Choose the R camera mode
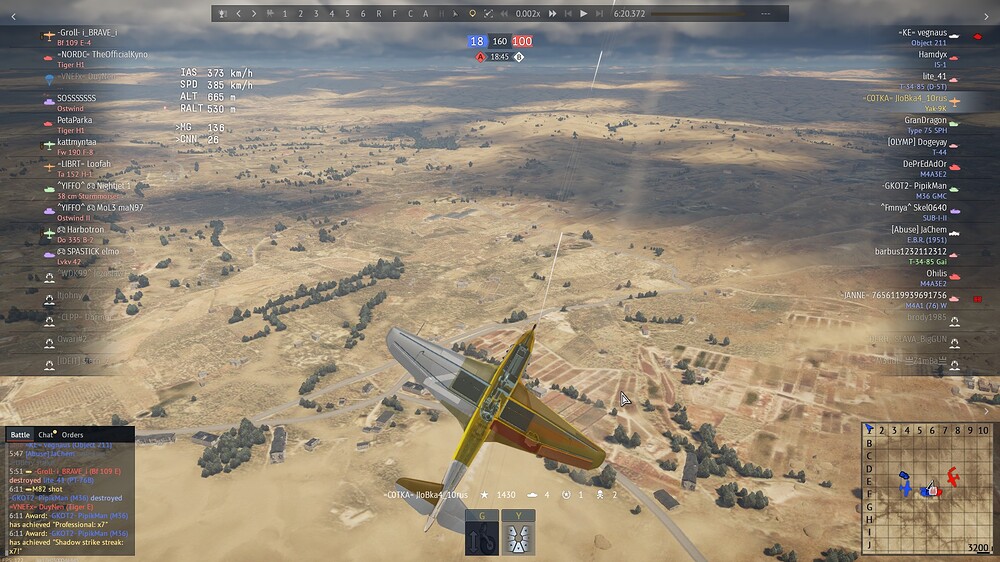The width and height of the screenshot is (1000, 562). click(x=379, y=14)
